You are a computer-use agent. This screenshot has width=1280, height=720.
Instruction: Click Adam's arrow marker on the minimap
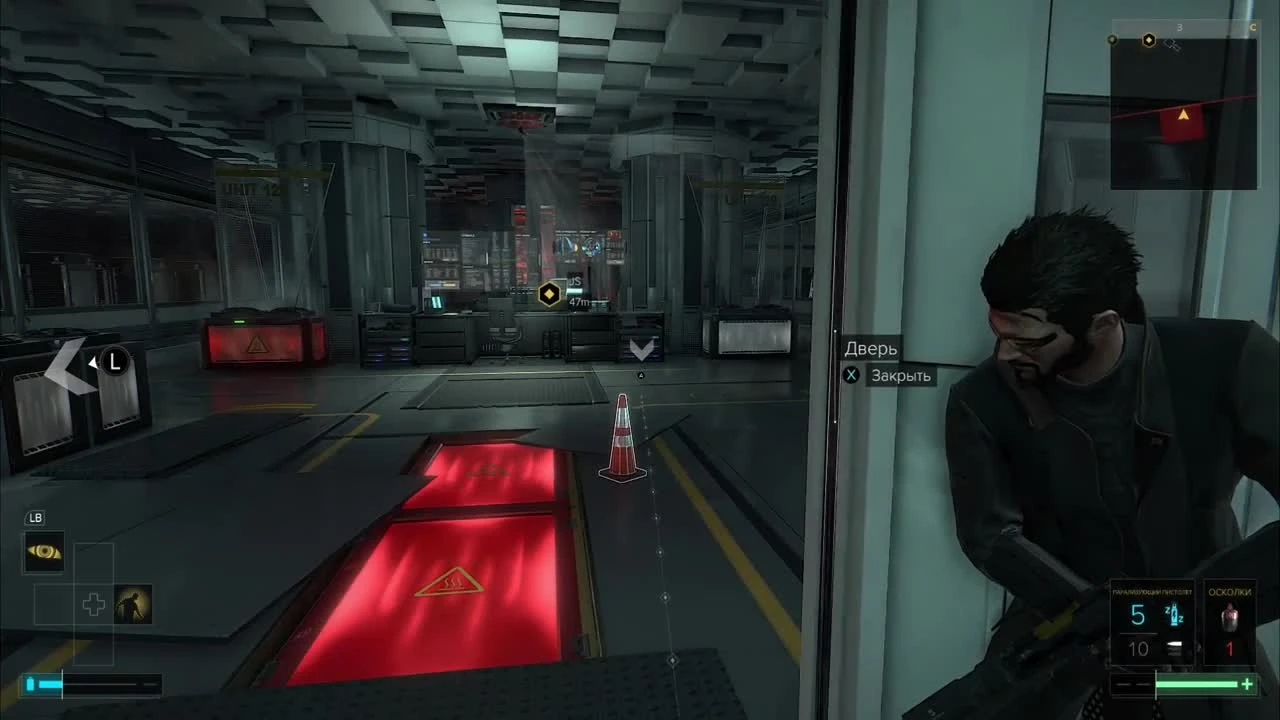point(1183,114)
